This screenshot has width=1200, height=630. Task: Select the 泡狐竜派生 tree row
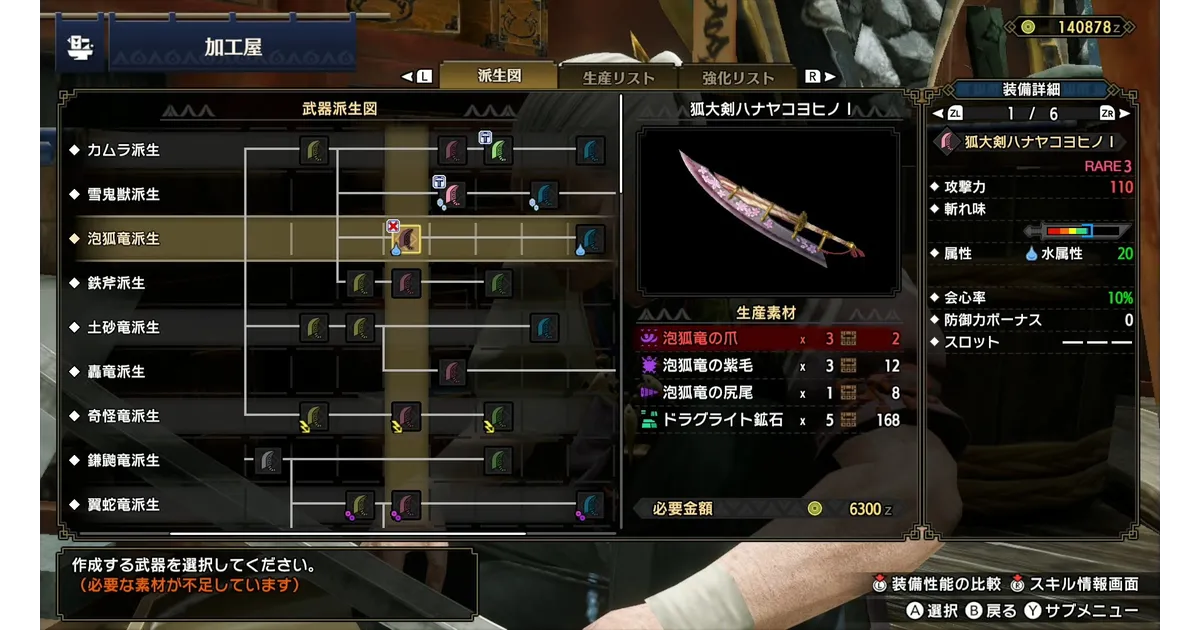(123, 239)
